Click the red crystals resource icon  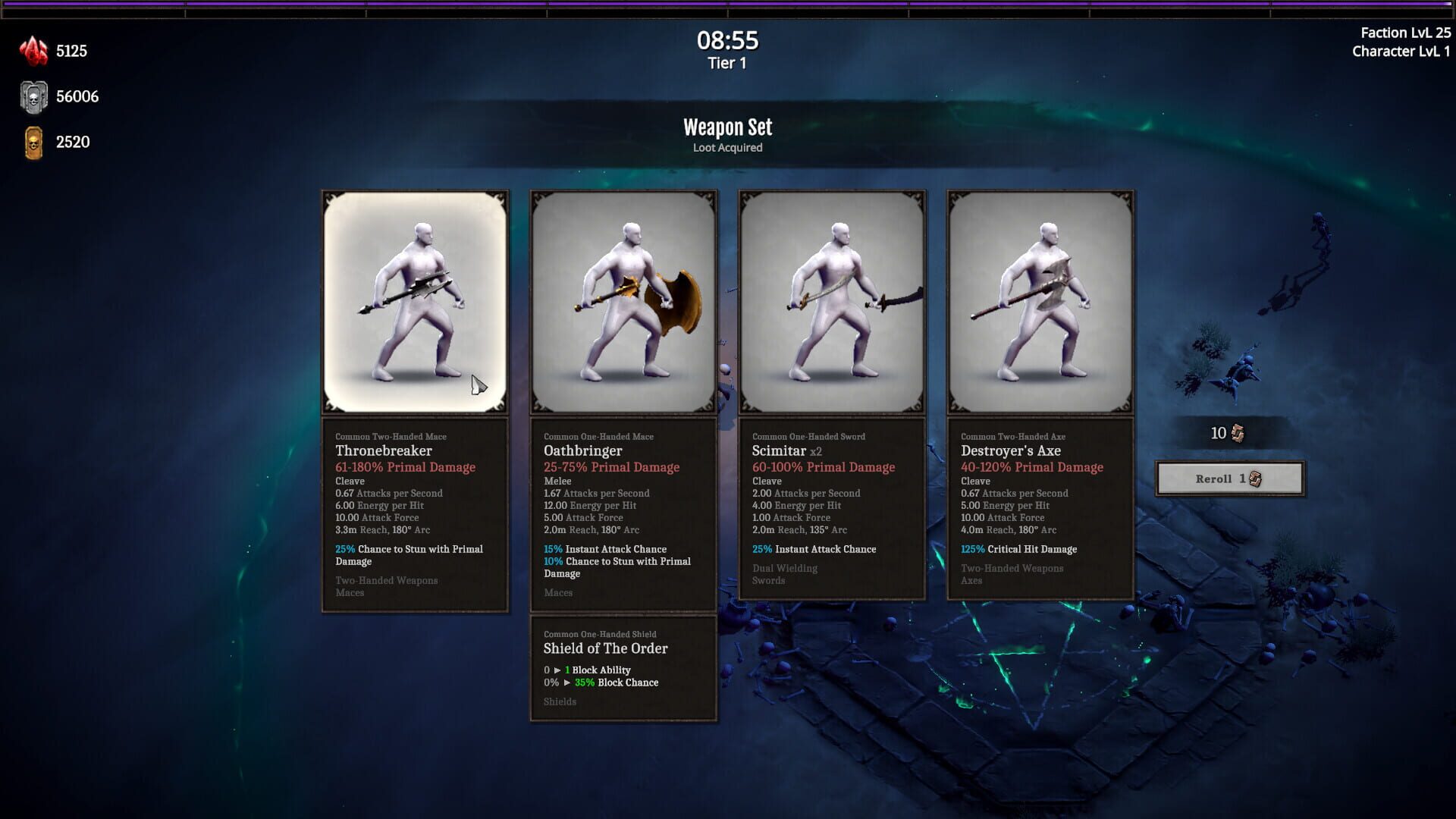32,51
